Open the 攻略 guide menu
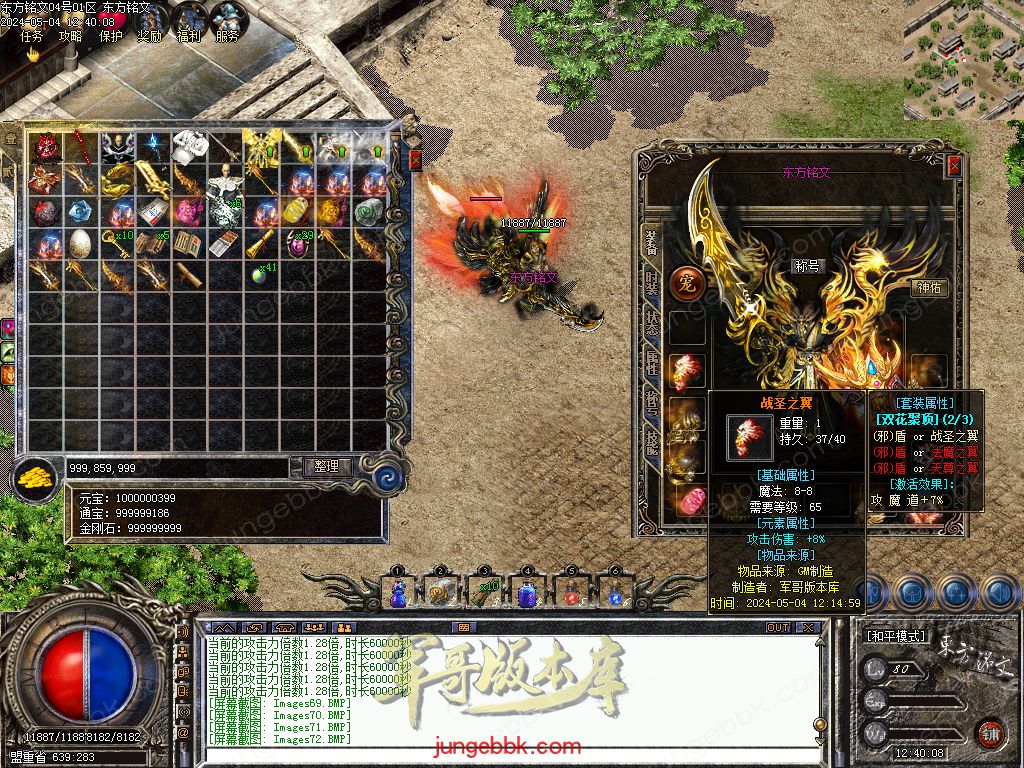Image resolution: width=1024 pixels, height=768 pixels. (x=71, y=36)
